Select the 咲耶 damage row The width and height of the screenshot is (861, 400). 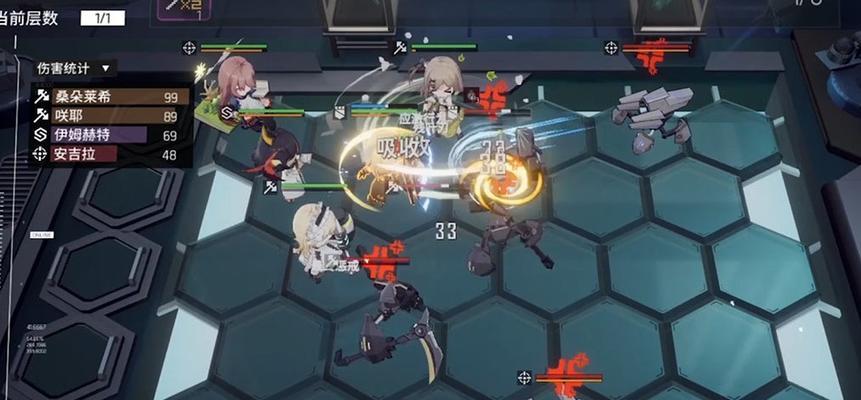(110, 116)
